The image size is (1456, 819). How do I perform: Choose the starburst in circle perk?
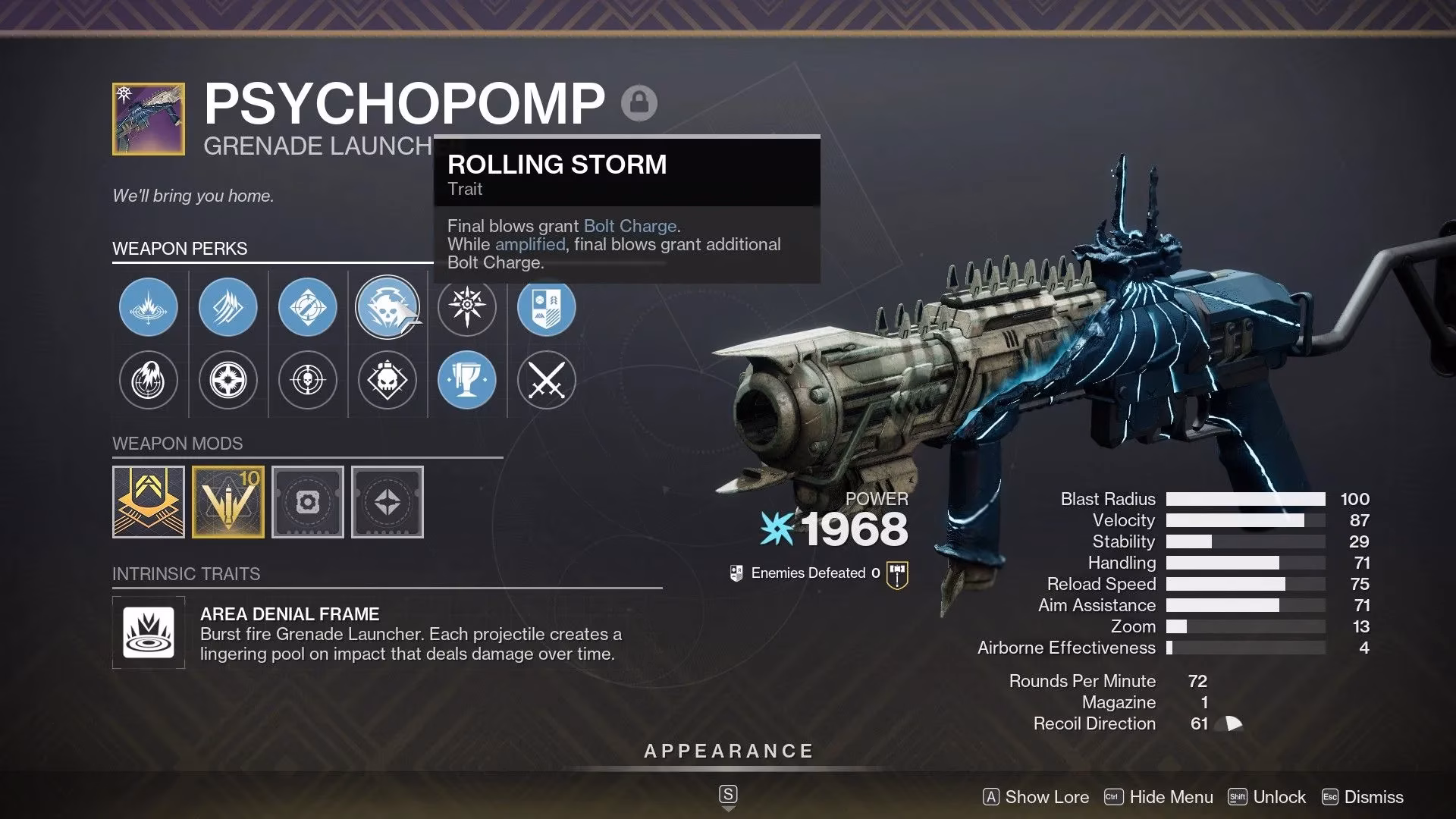click(227, 380)
